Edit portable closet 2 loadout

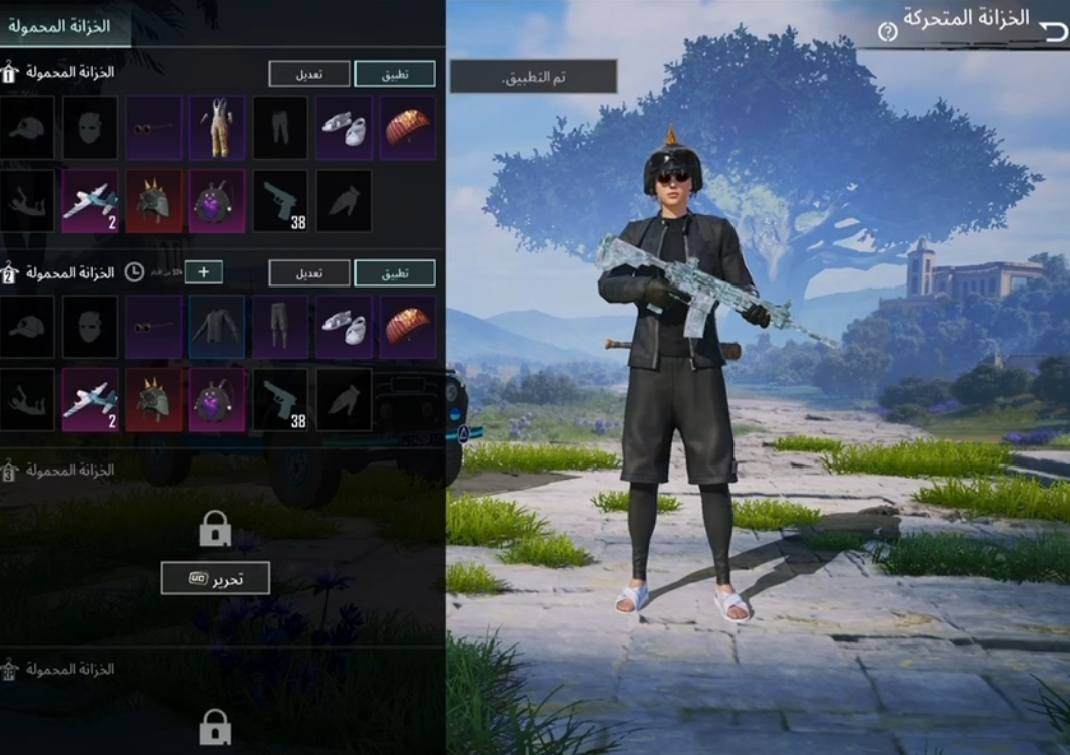tap(309, 273)
